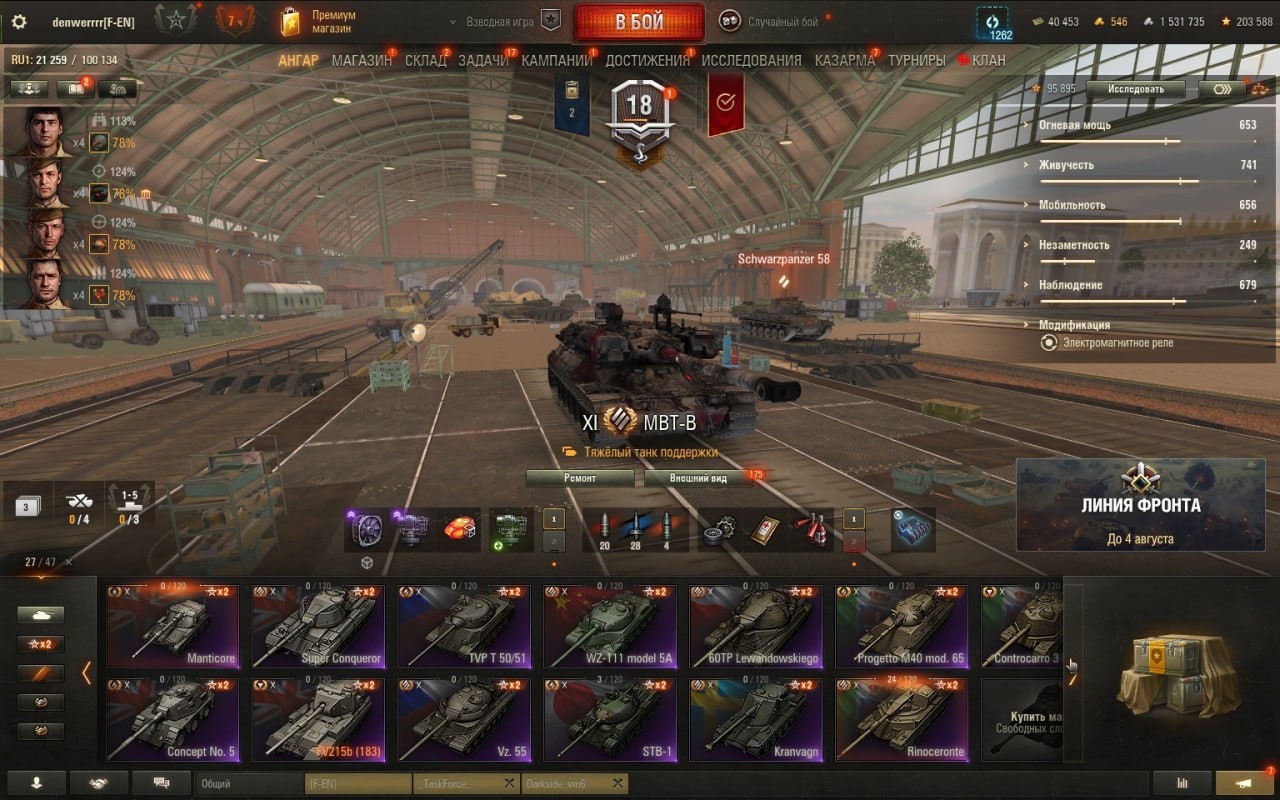
Task: Select the WZ-111 model 5A tank
Action: 609,626
